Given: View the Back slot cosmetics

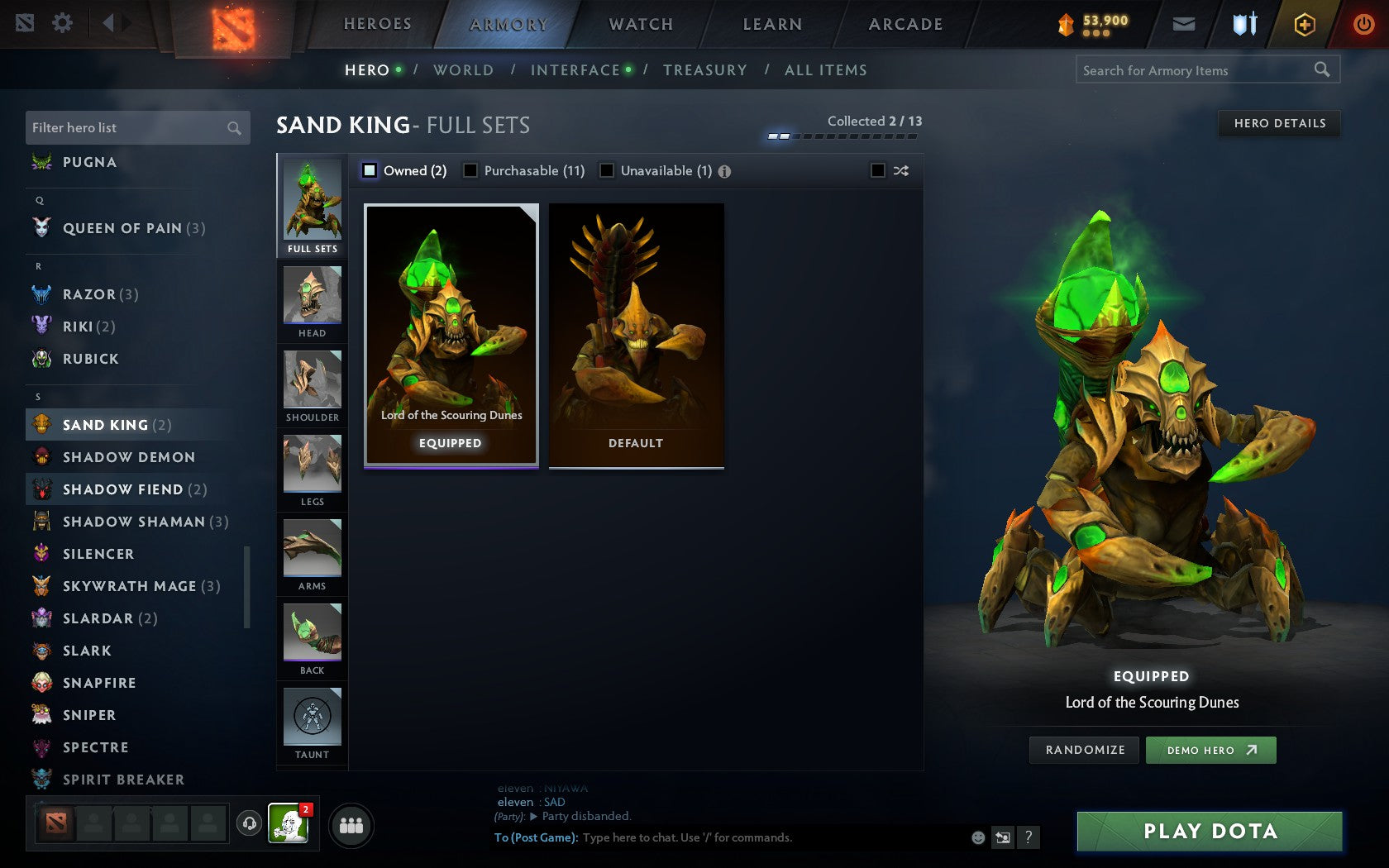Looking at the screenshot, I should click(312, 639).
